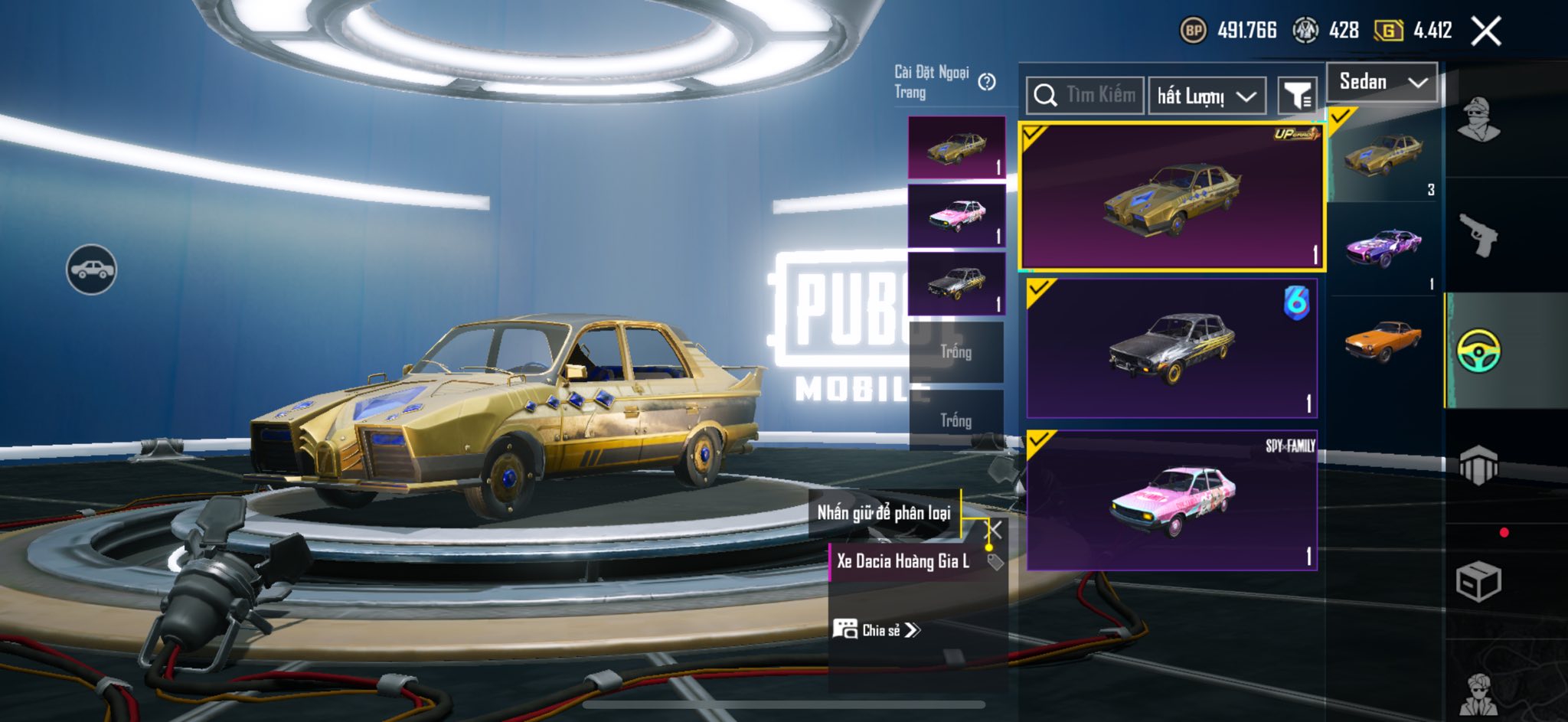Open the filter funnel button
1568x722 pixels.
(x=1297, y=96)
